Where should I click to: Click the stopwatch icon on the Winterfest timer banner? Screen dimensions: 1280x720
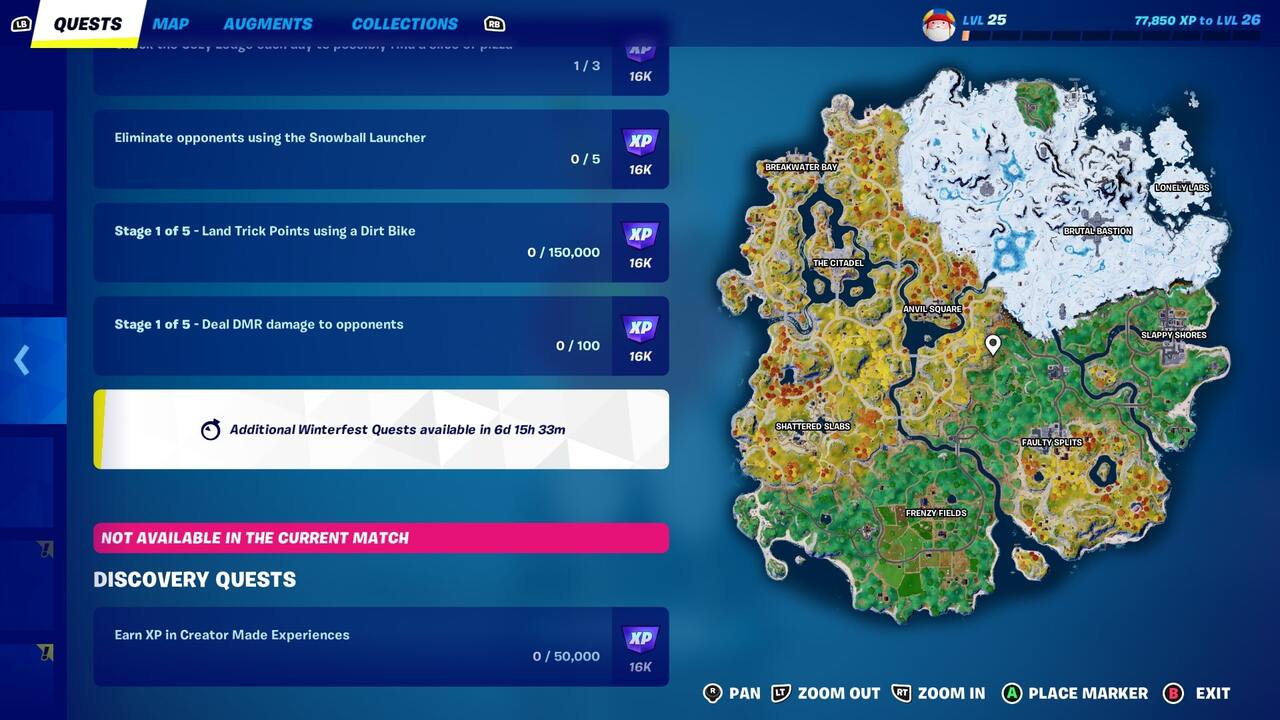[211, 427]
